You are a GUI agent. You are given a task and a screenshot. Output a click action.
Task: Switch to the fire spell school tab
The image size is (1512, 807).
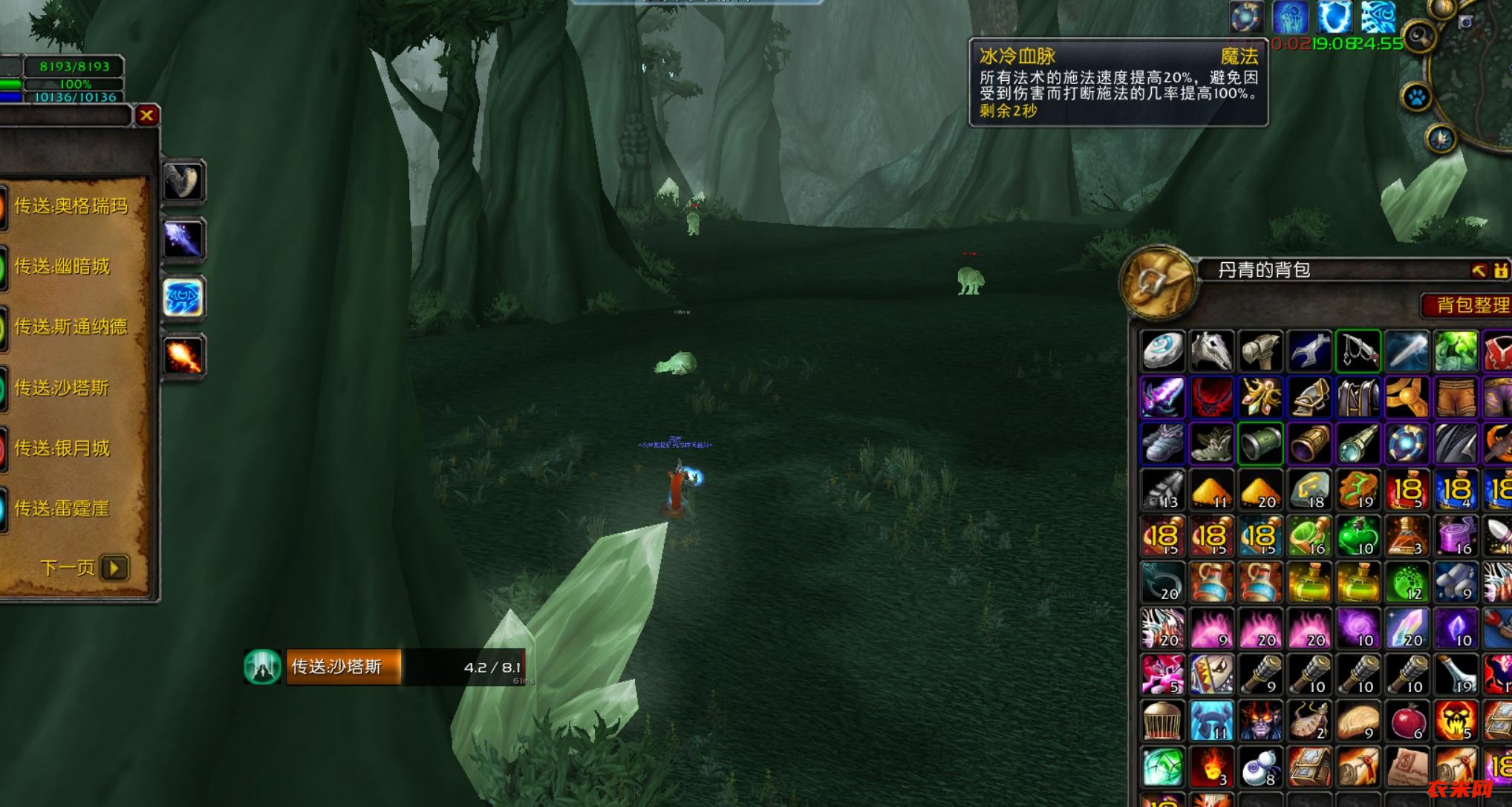[183, 356]
